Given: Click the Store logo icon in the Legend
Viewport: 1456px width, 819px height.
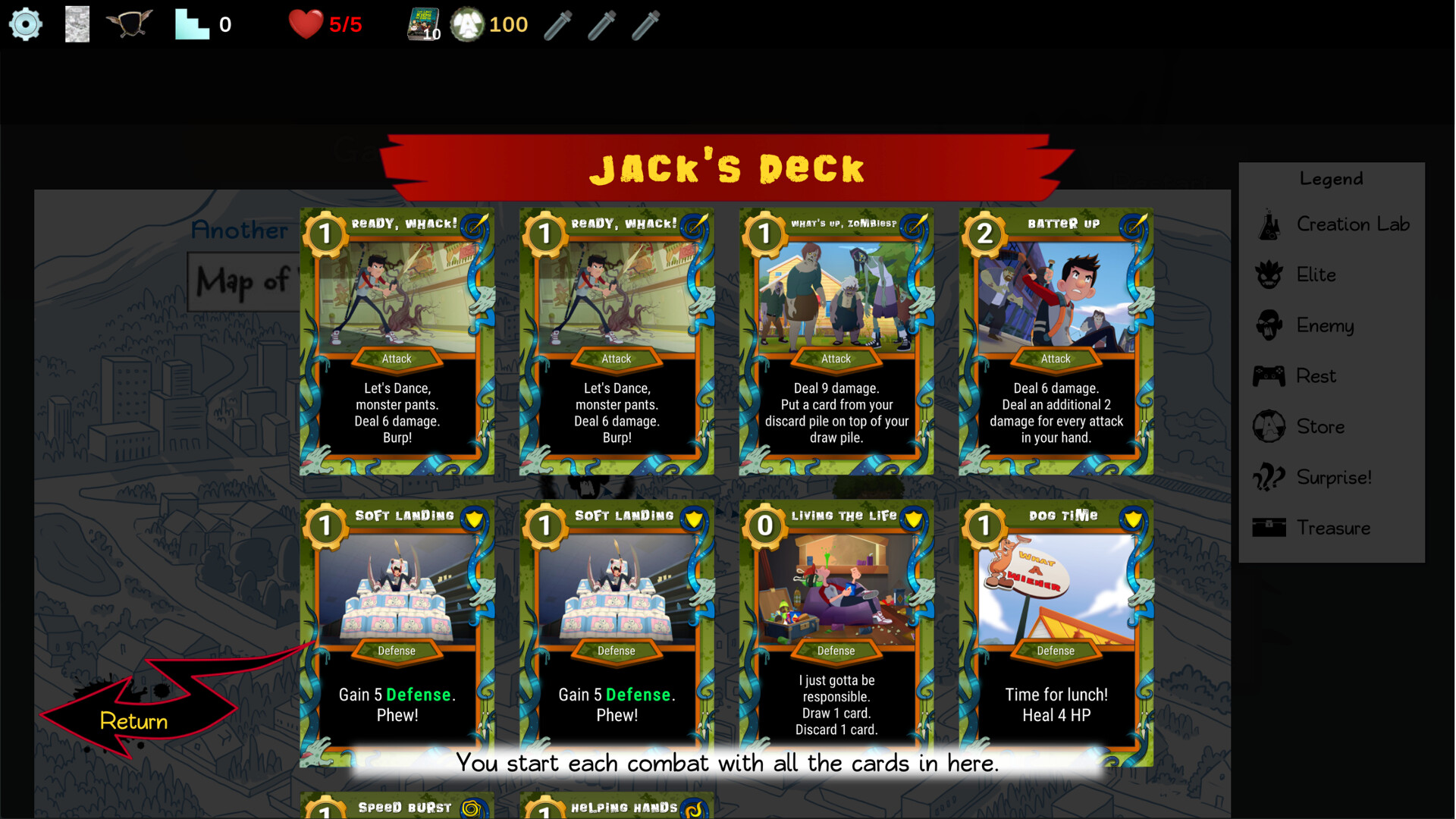Looking at the screenshot, I should (x=1269, y=426).
